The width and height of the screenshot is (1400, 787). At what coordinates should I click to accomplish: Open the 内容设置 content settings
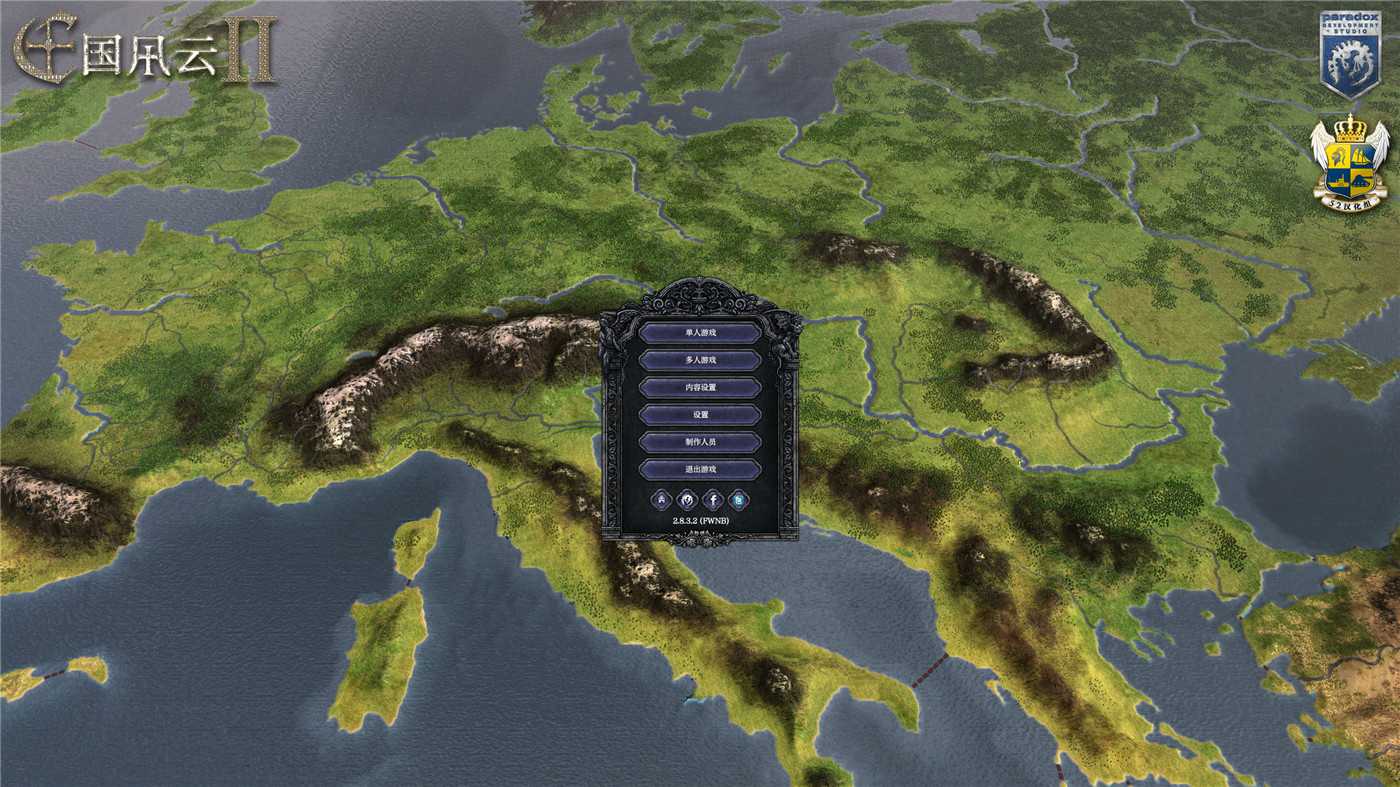pyautogui.click(x=702, y=386)
